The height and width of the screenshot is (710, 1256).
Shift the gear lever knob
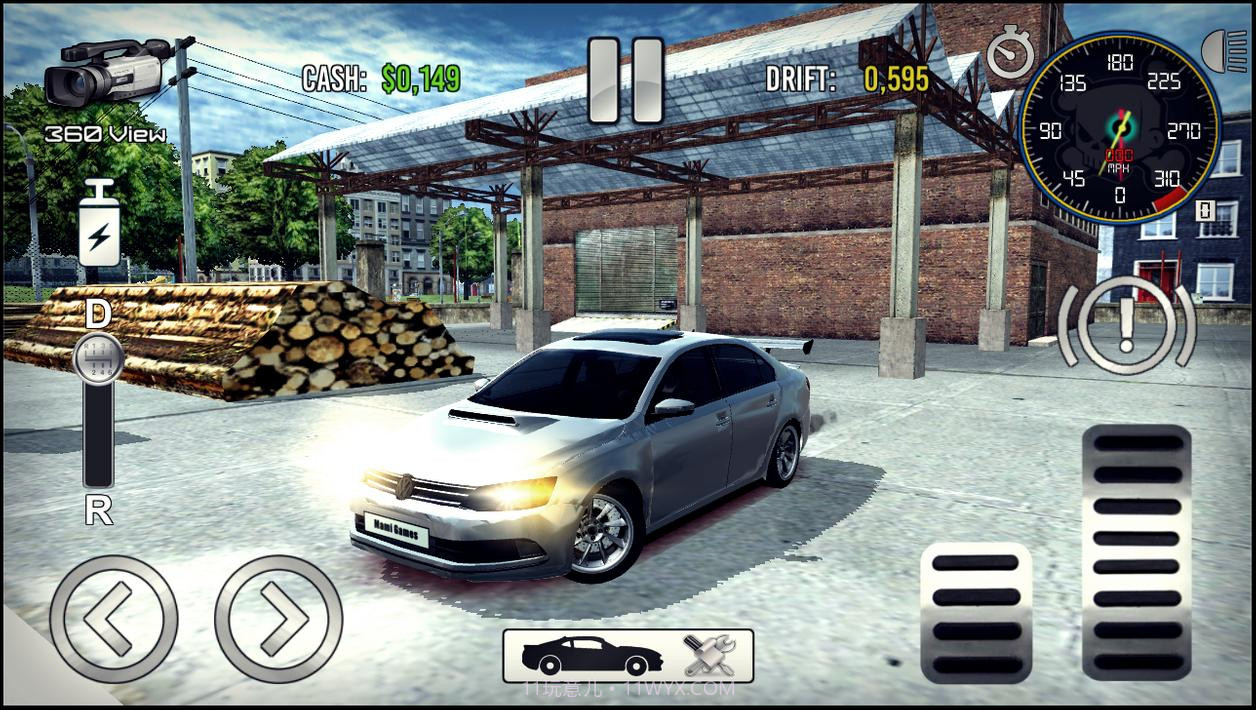click(99, 357)
